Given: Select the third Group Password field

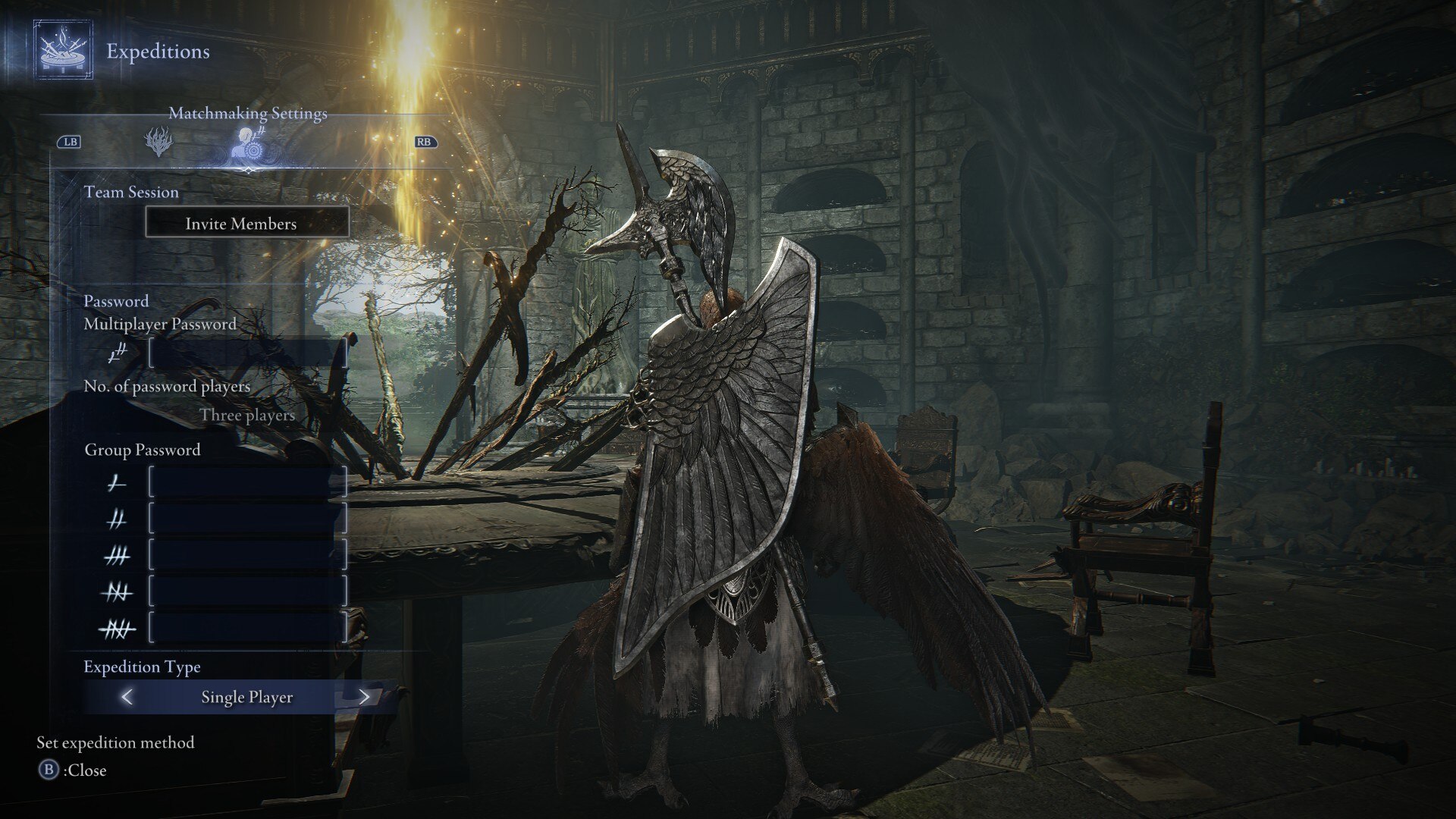Looking at the screenshot, I should click(247, 556).
